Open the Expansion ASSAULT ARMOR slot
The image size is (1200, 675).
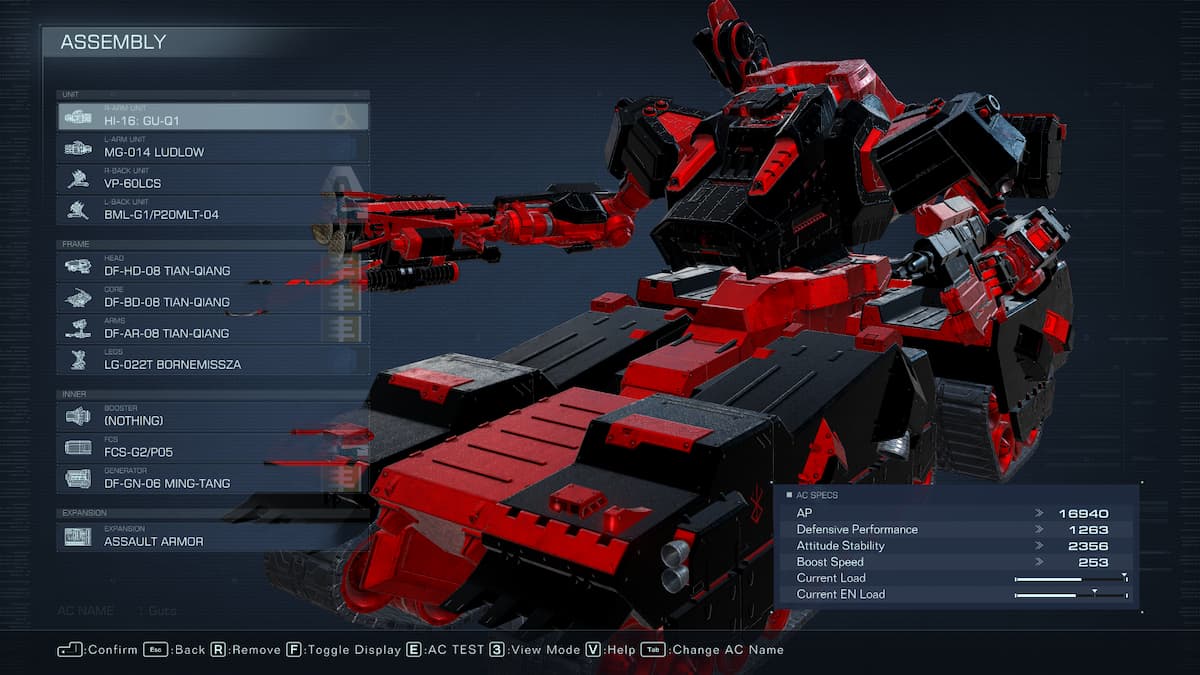point(212,536)
